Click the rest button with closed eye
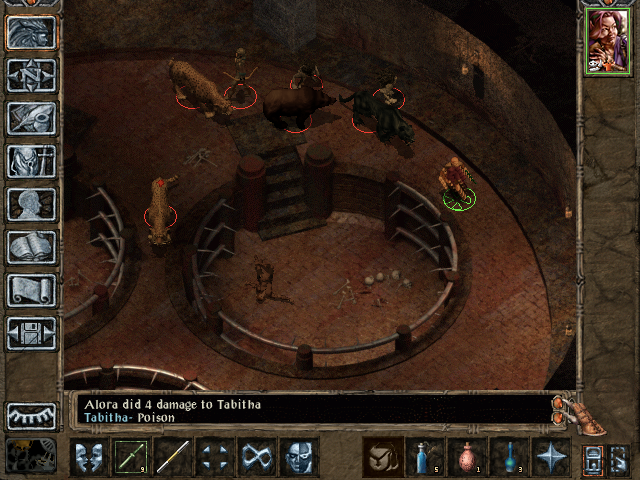 click(x=31, y=415)
